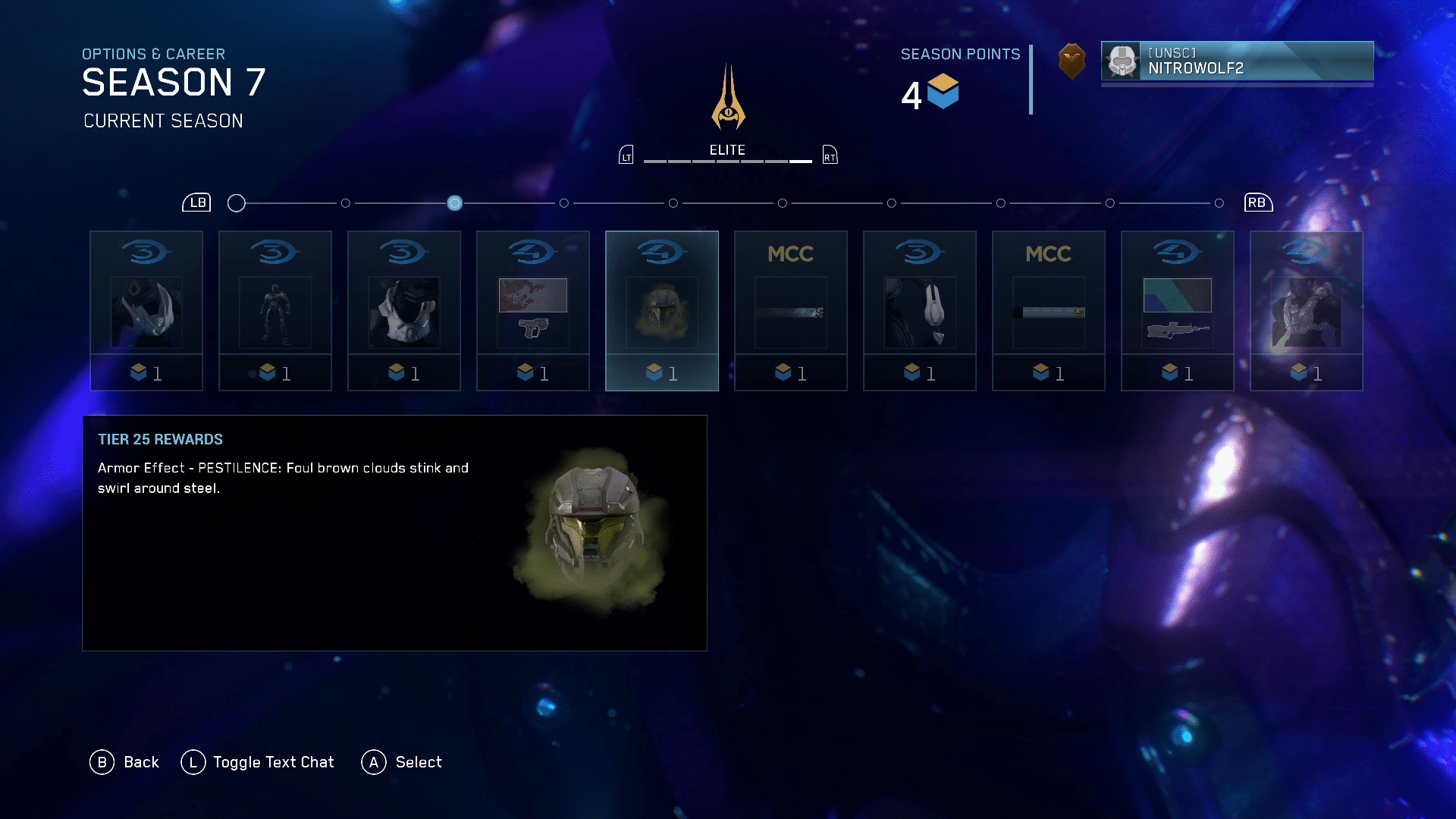This screenshot has height=819, width=1456.
Task: Pick the Halo 4 Spartan armor reward tile
Action: pyautogui.click(x=1307, y=311)
